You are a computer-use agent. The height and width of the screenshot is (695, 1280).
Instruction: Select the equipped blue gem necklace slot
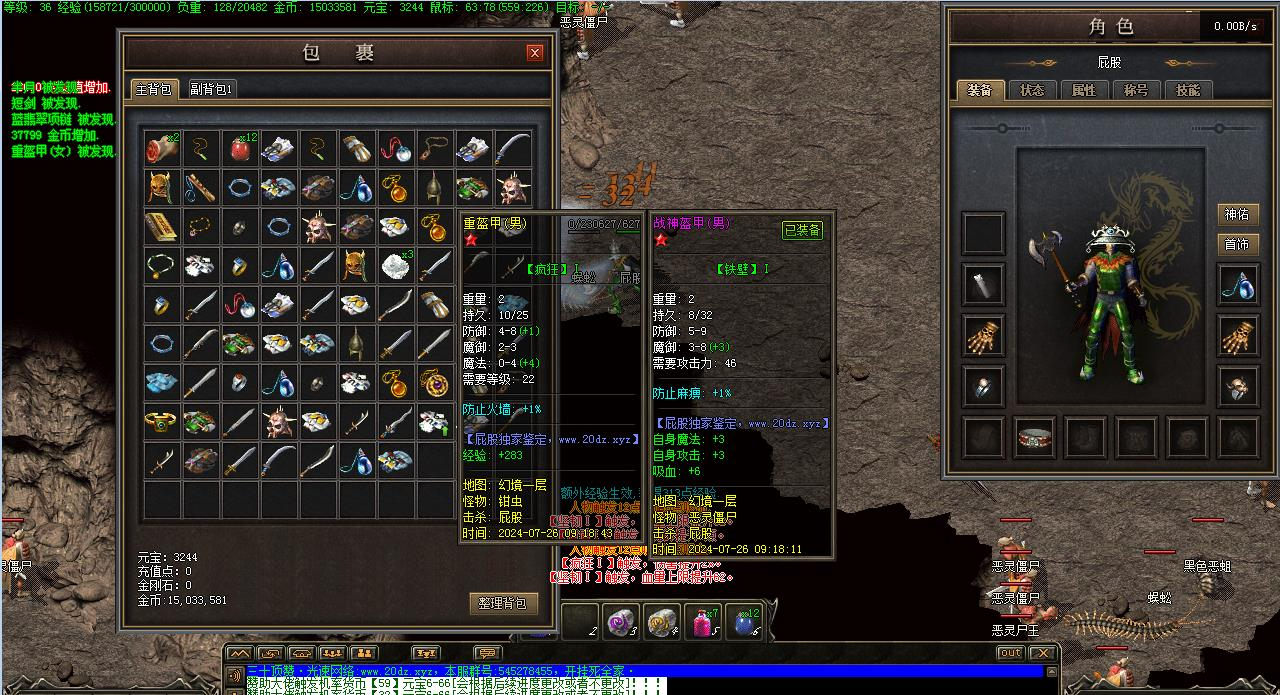[x=1238, y=284]
